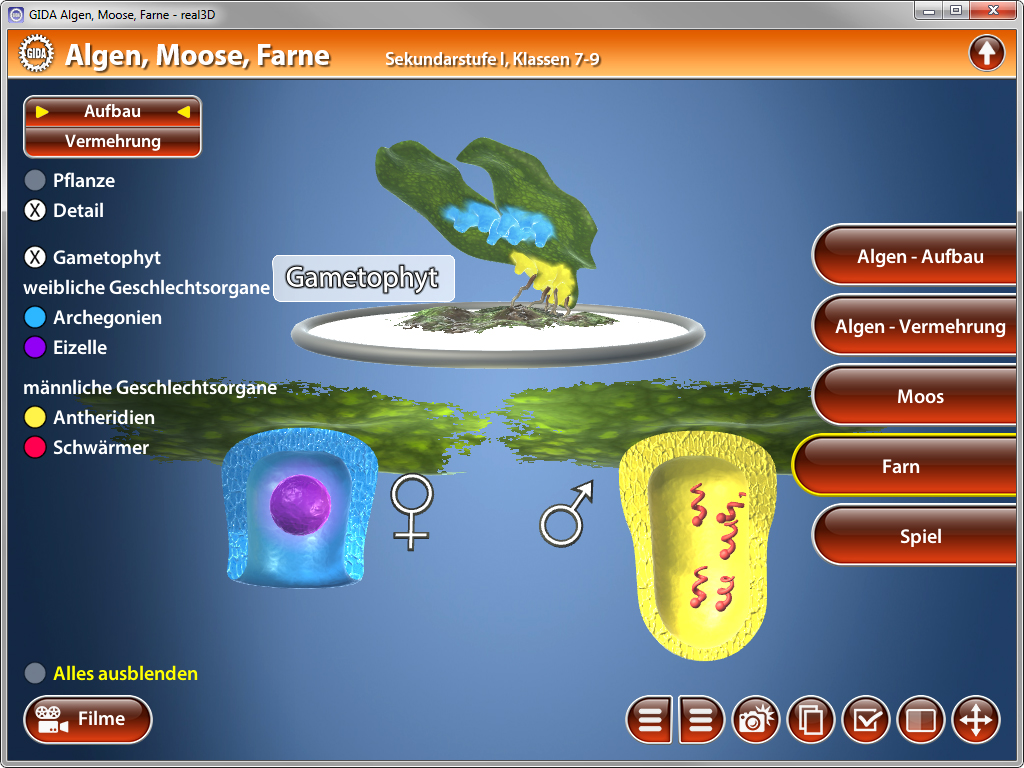This screenshot has height=768, width=1024.
Task: Show the Antheridien label
Action: click(x=35, y=418)
